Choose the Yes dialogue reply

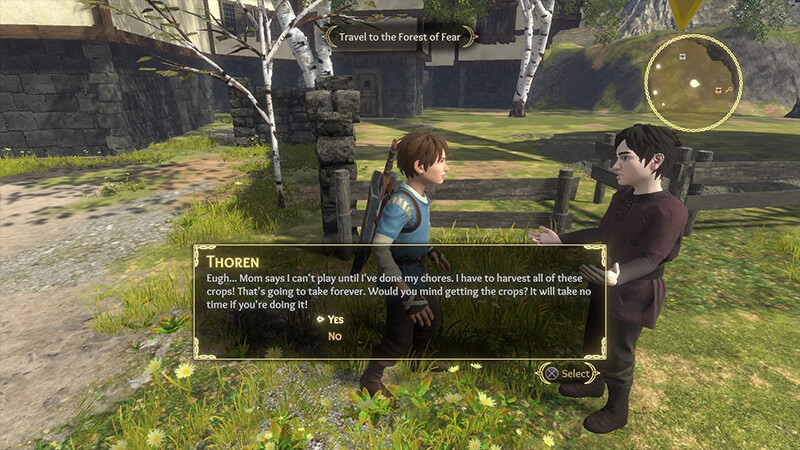[336, 319]
